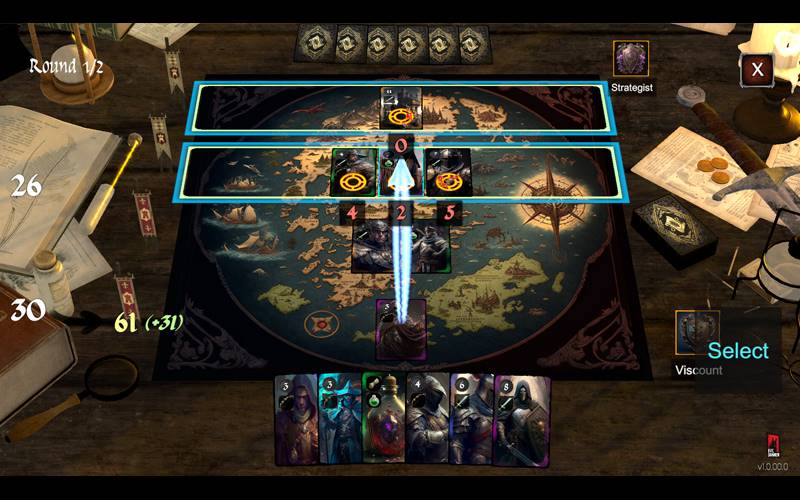Viewport: 800px width, 500px height.
Task: Pick the blue wizard-hat card in hand
Action: coord(339,419)
